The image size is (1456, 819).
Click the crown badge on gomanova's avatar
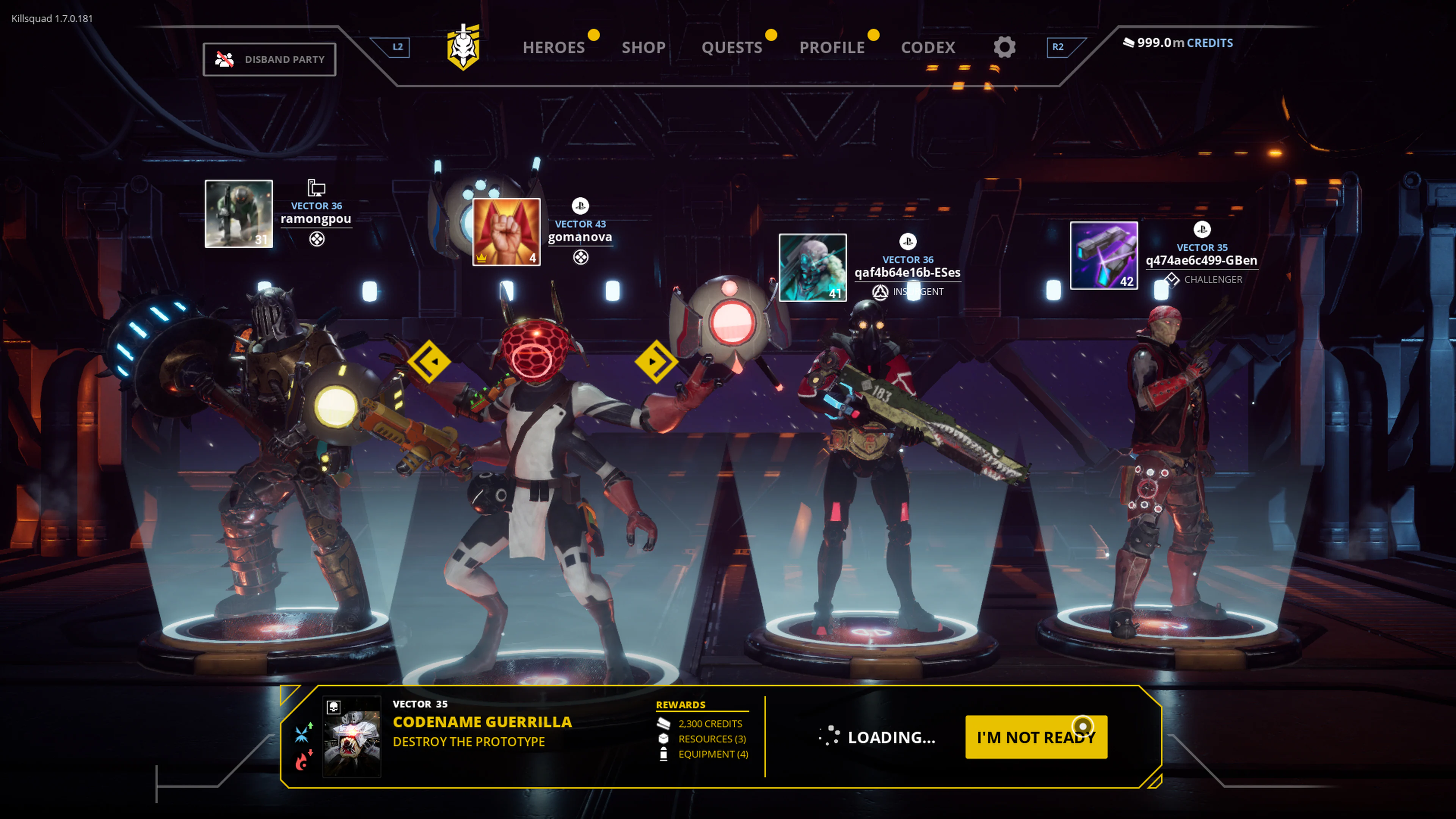482,259
